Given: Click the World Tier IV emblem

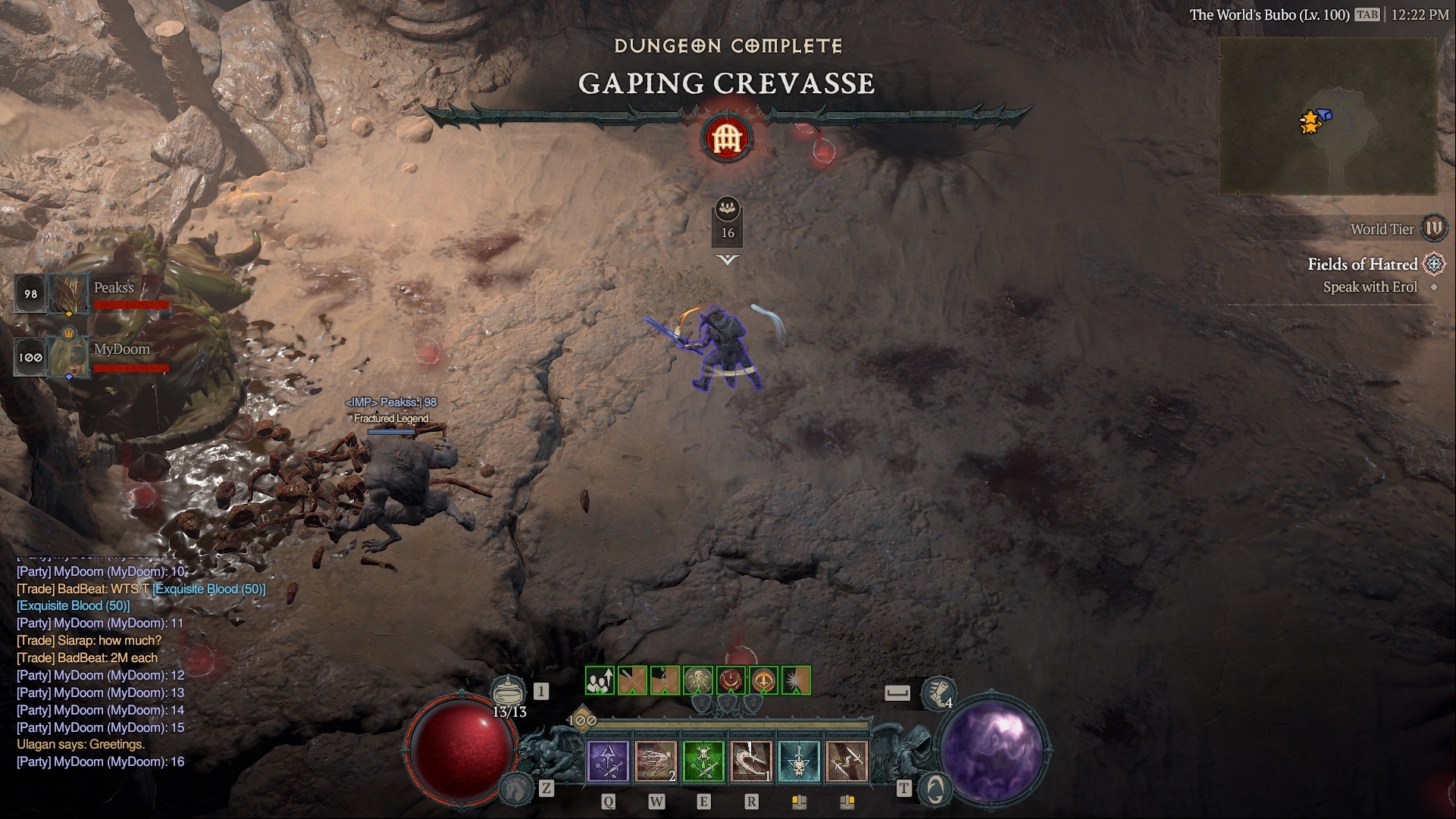Looking at the screenshot, I should (x=1433, y=228).
